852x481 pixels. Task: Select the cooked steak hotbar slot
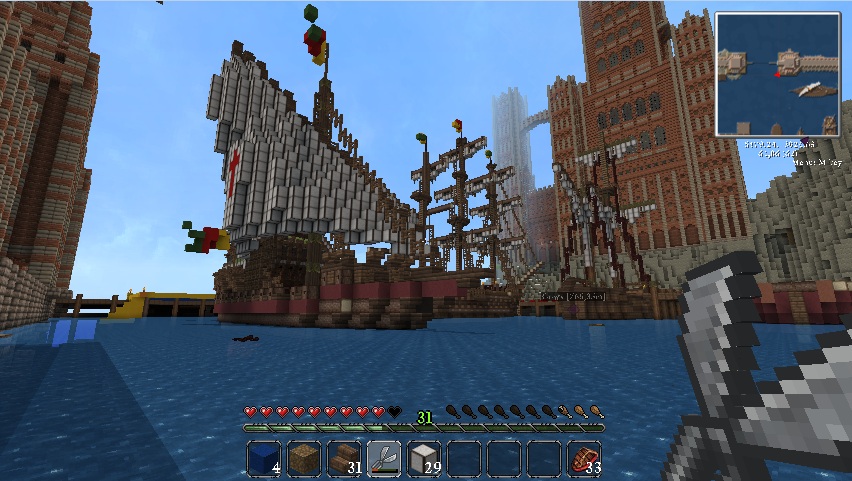coord(584,458)
